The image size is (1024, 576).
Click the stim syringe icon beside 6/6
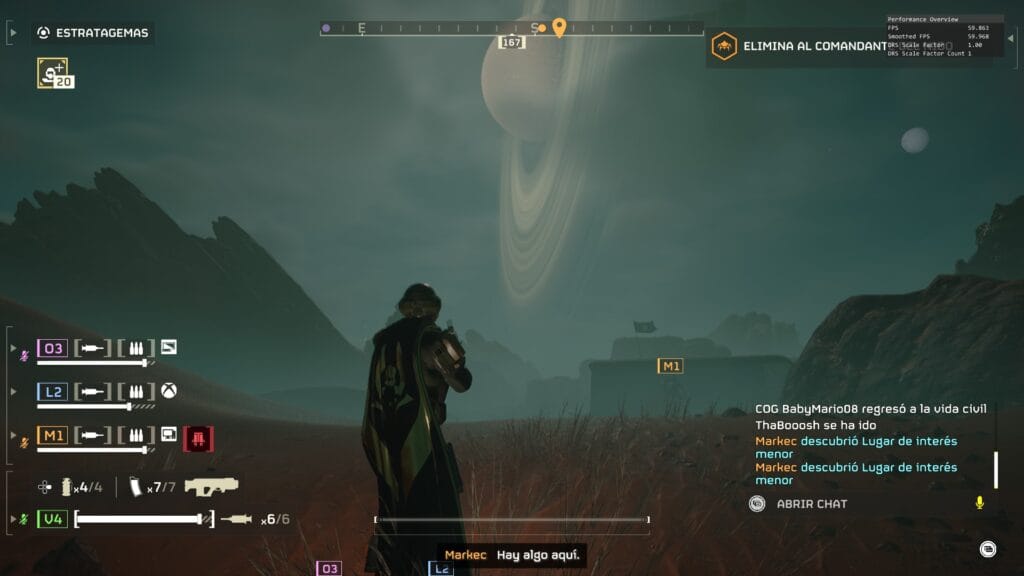[236, 519]
